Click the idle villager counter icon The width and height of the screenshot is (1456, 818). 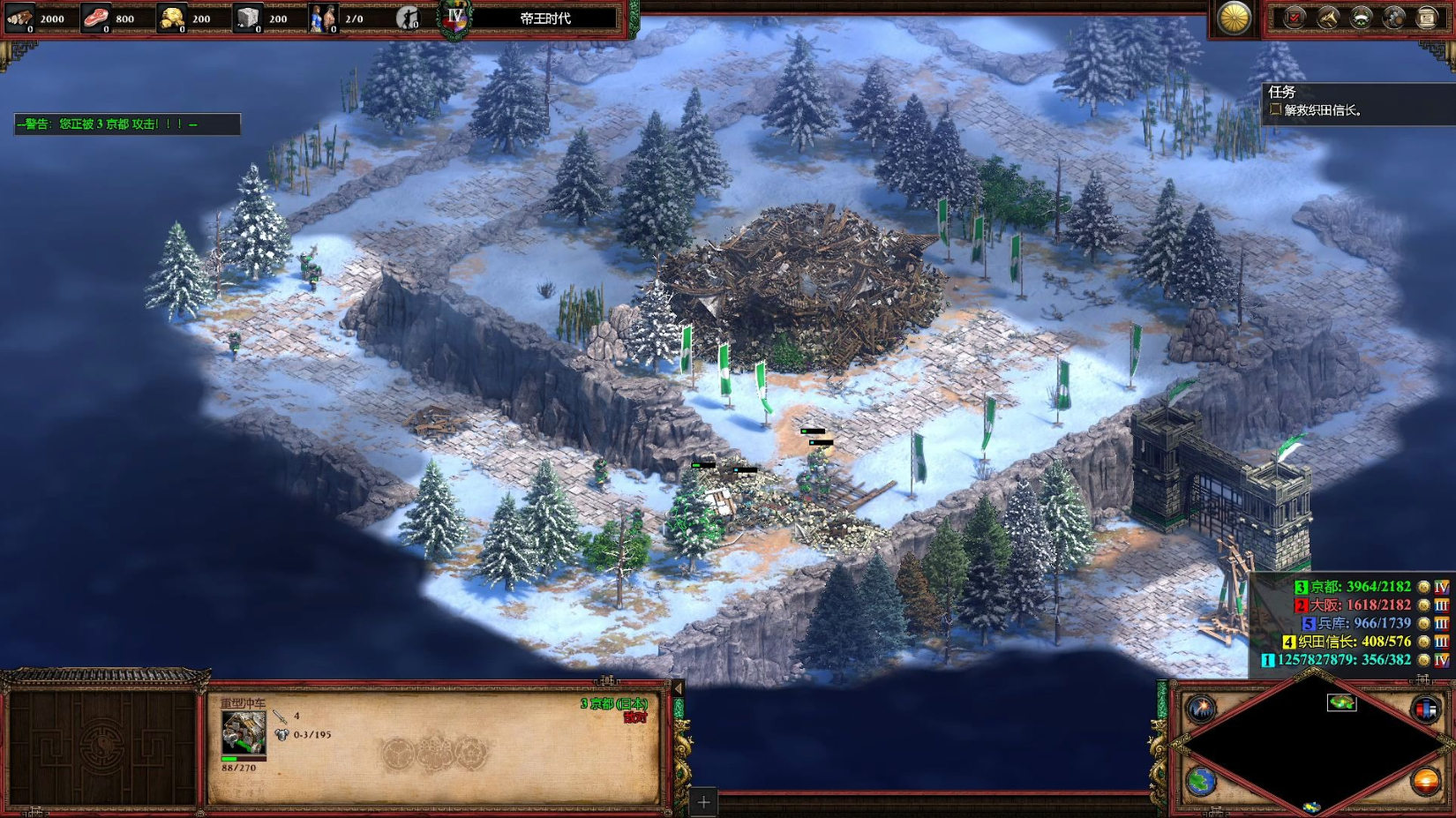[408, 18]
